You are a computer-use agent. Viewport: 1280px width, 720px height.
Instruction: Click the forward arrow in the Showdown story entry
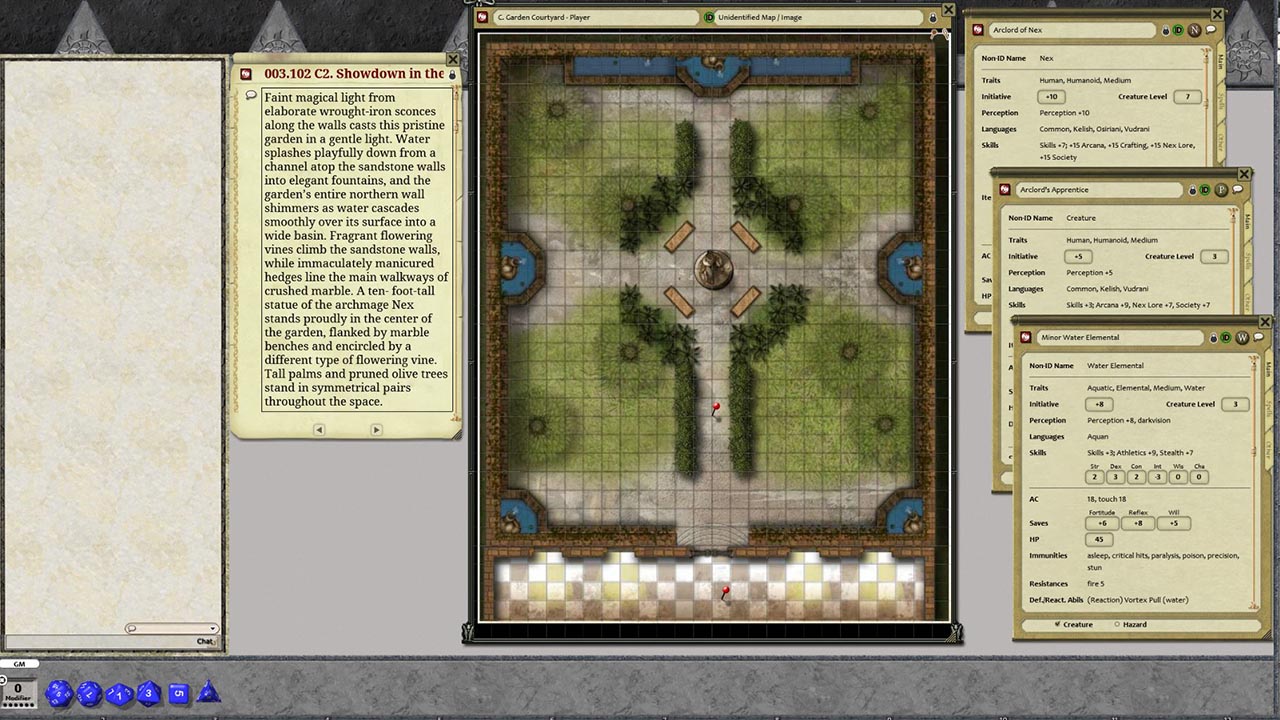(377, 429)
